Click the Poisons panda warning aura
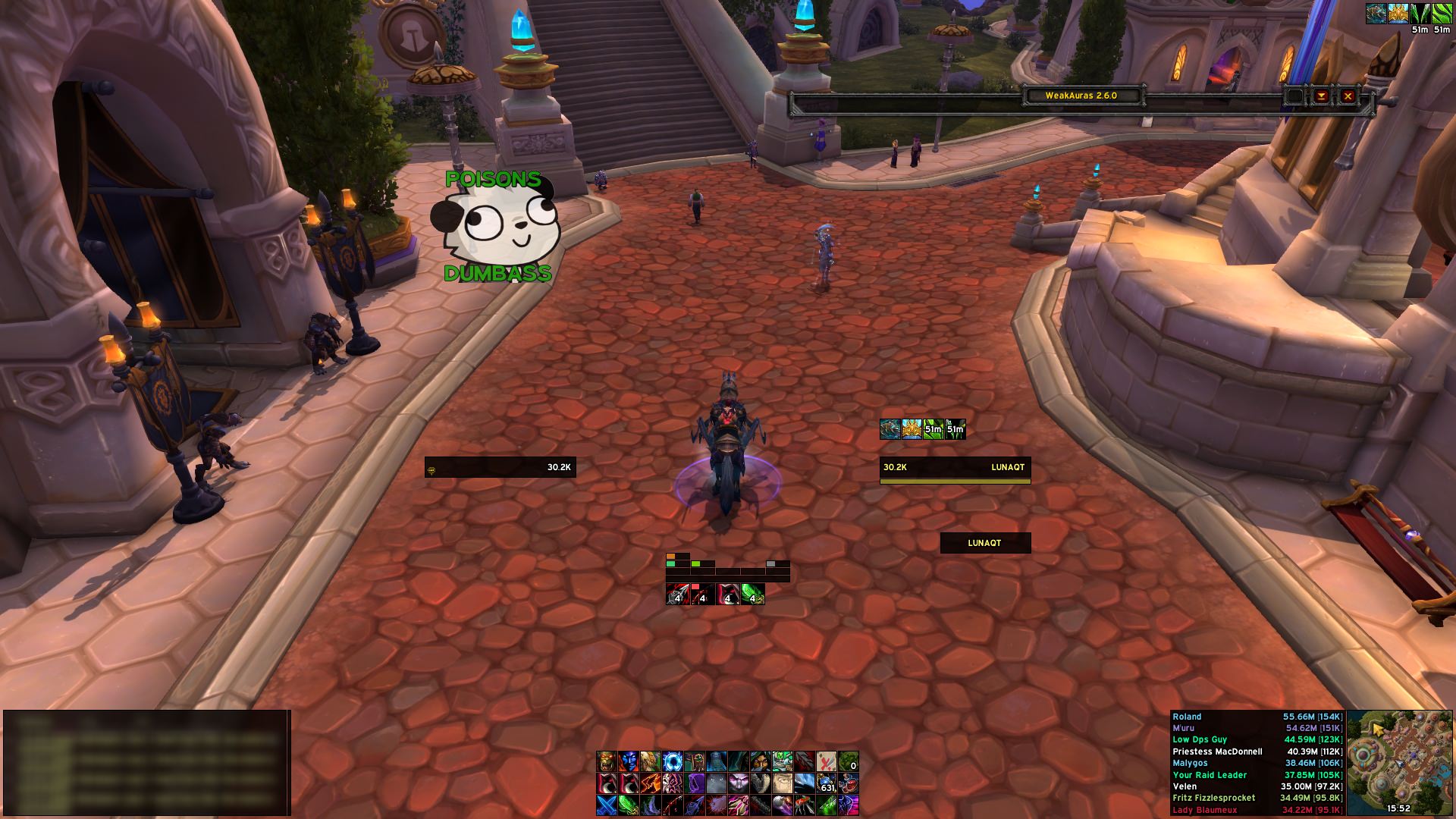1456x819 pixels. point(497,226)
